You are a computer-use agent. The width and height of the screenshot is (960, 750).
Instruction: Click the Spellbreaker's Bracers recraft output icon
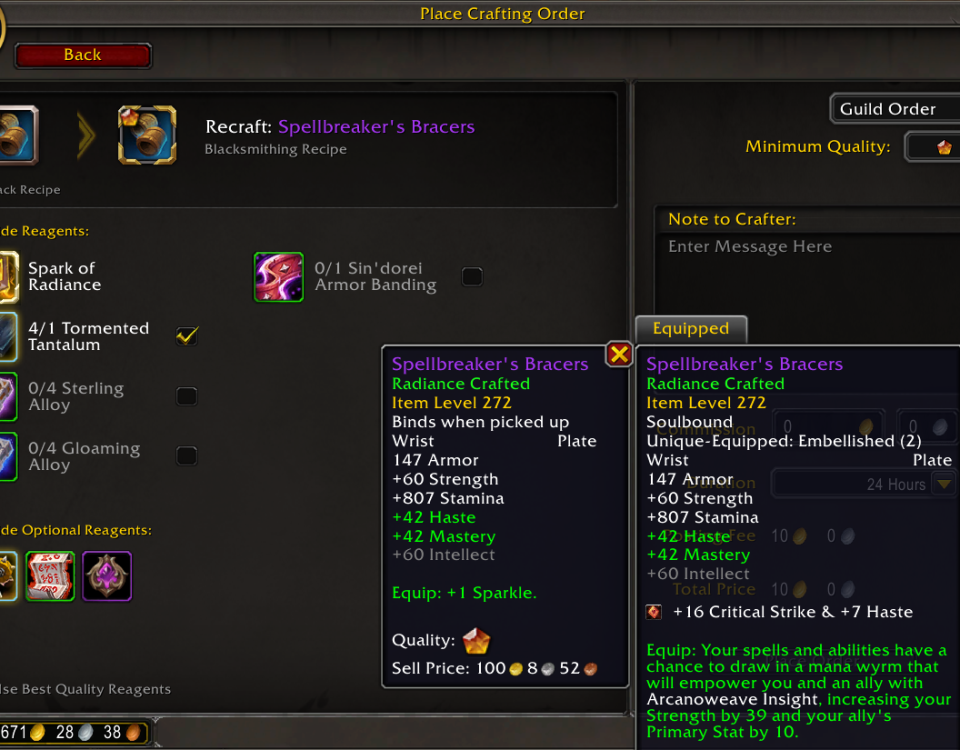tap(147, 135)
